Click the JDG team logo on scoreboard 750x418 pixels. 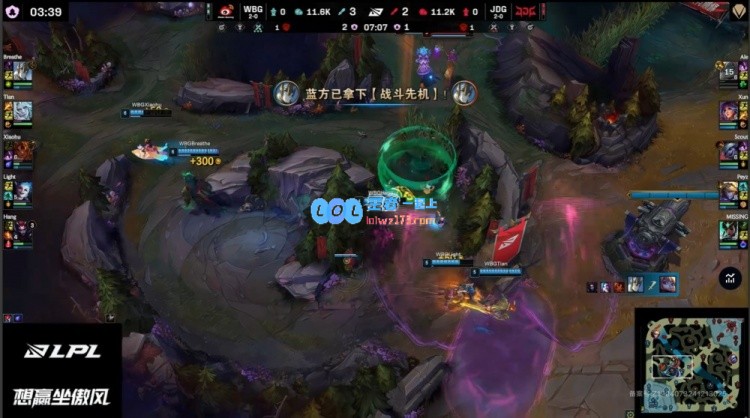point(524,12)
